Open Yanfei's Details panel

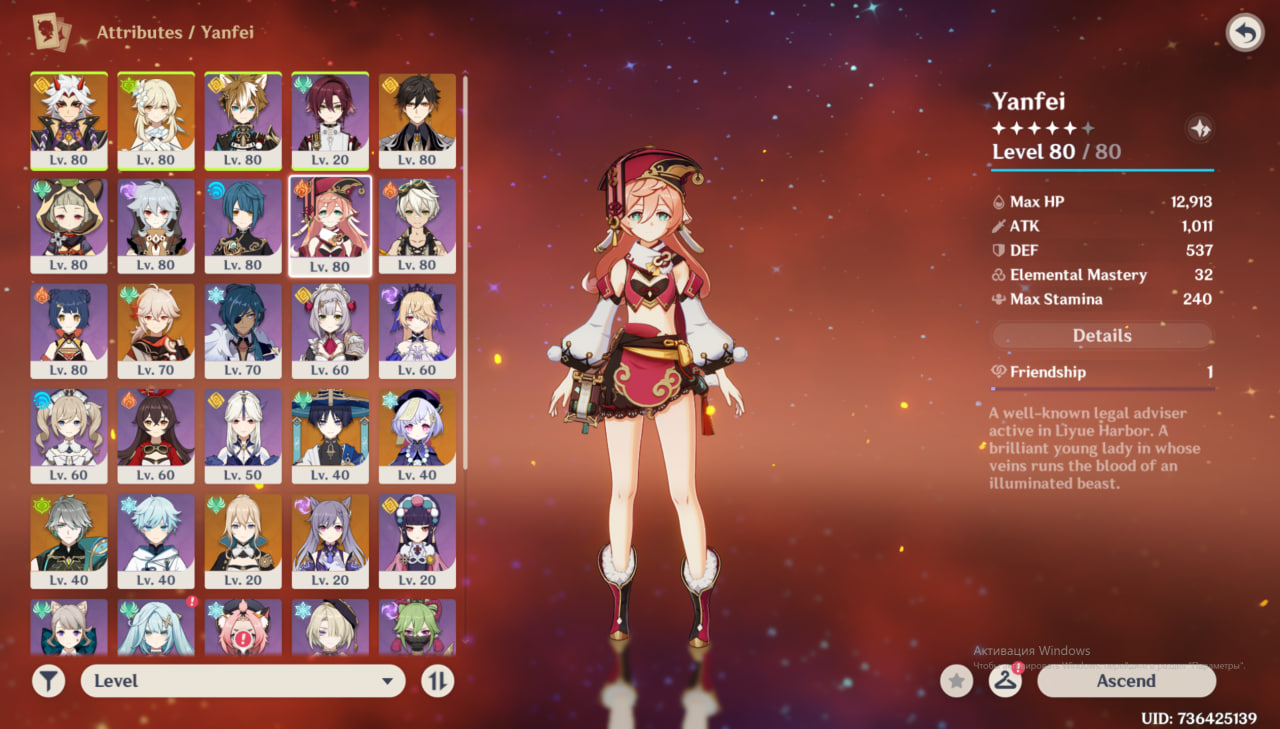[x=1102, y=335]
